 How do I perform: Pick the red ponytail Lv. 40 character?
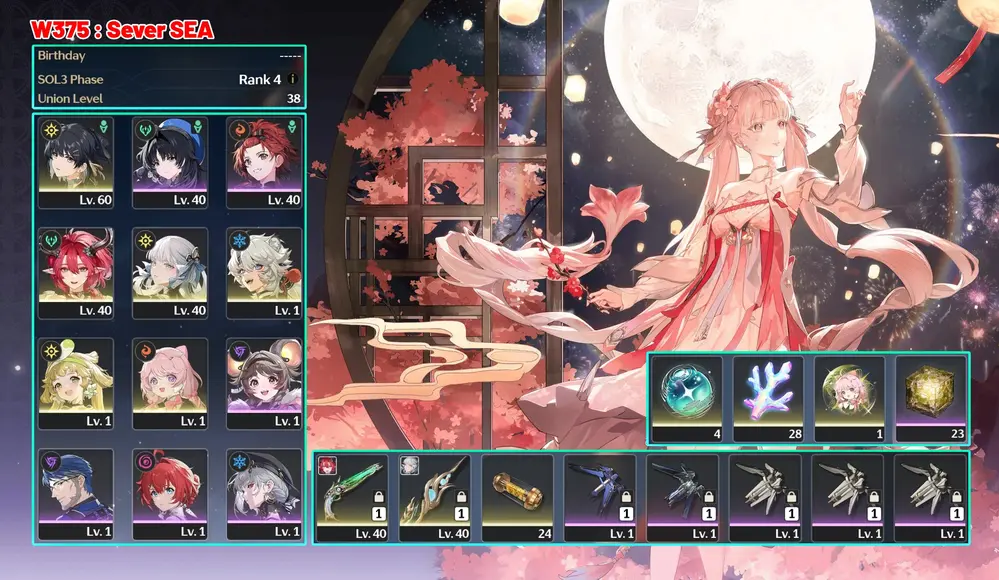pyautogui.click(x=263, y=162)
